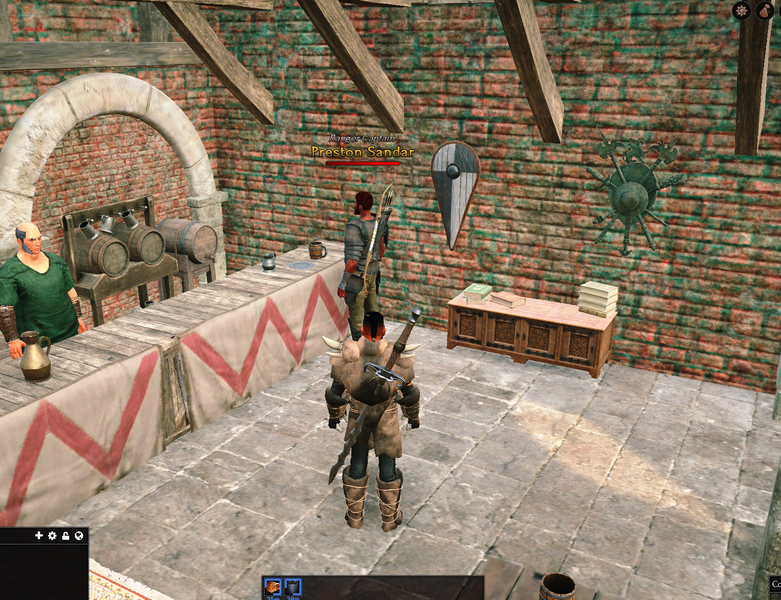Toggle the chat window padlock

(65, 536)
